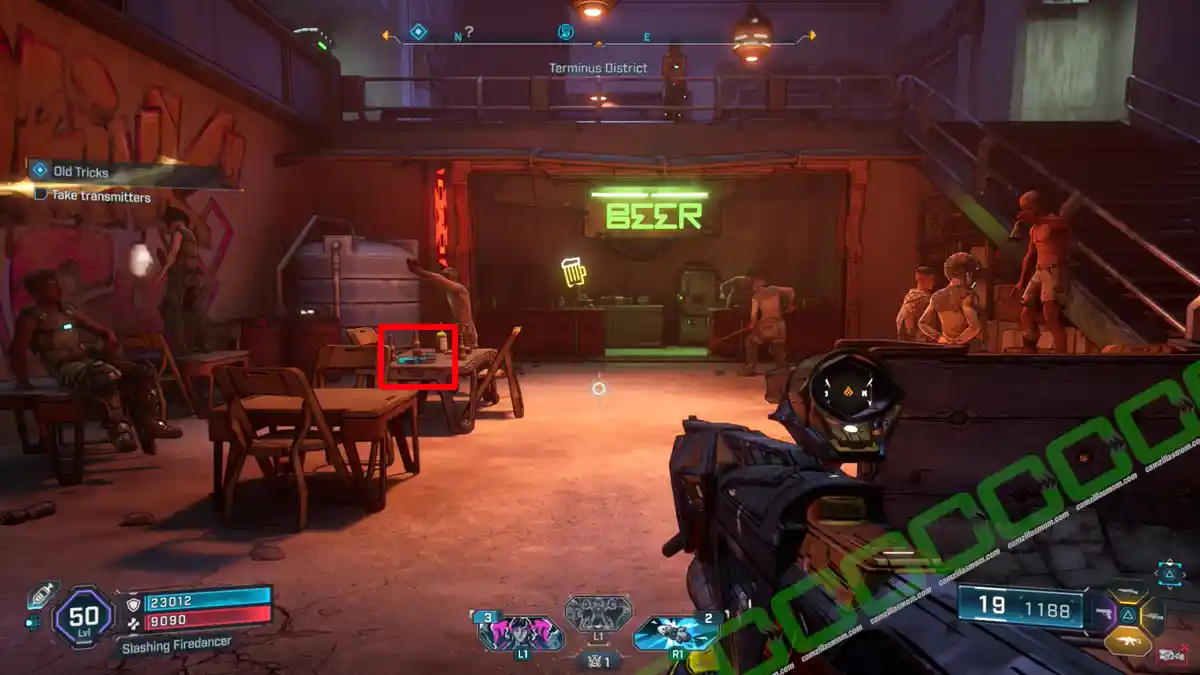Click the triangle d-pad indicator icon
Viewport: 1200px width, 675px height.
click(x=1169, y=573)
